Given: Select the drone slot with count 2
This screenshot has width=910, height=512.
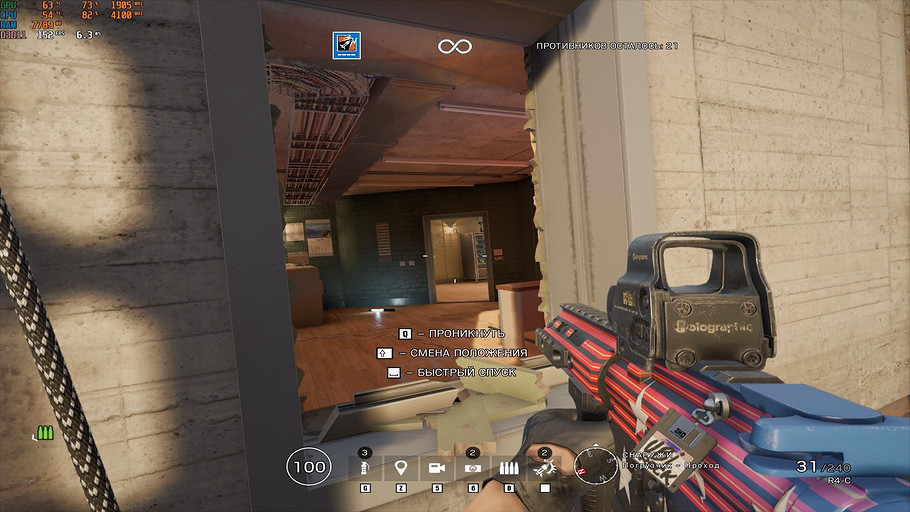Looking at the screenshot, I should (x=473, y=468).
